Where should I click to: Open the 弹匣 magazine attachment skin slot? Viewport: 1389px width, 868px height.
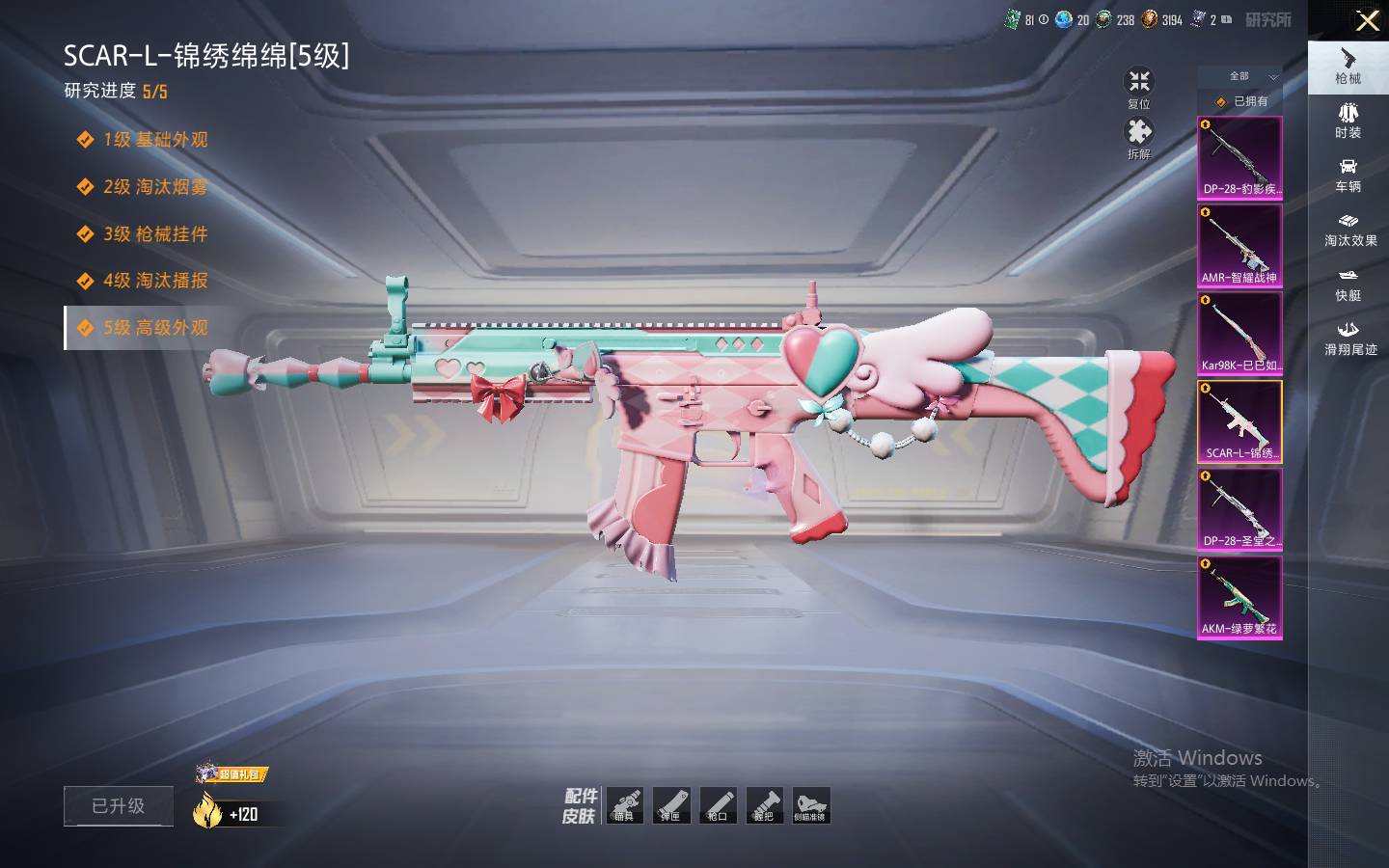(671, 805)
